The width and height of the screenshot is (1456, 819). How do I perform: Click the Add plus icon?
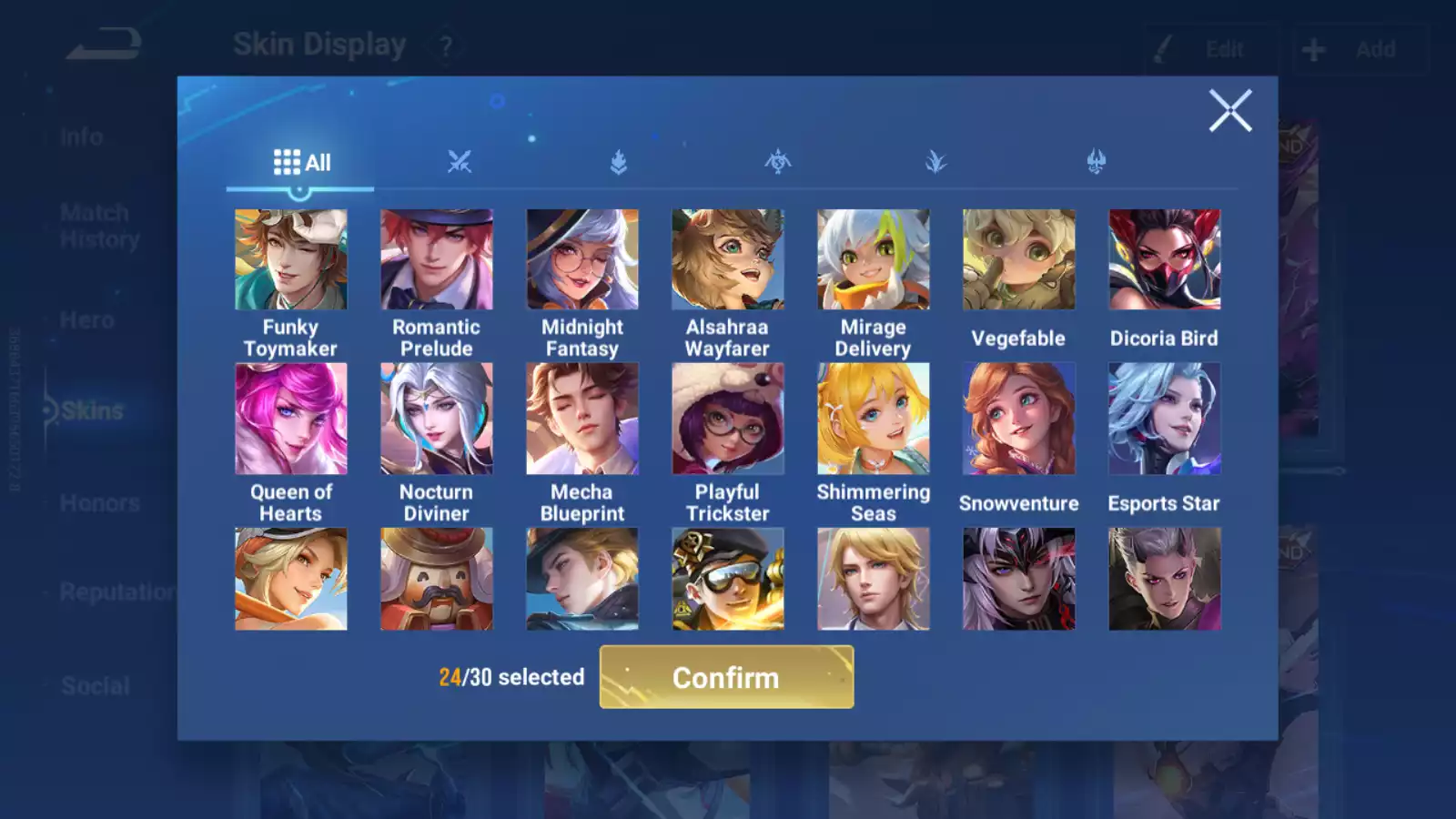click(x=1312, y=48)
